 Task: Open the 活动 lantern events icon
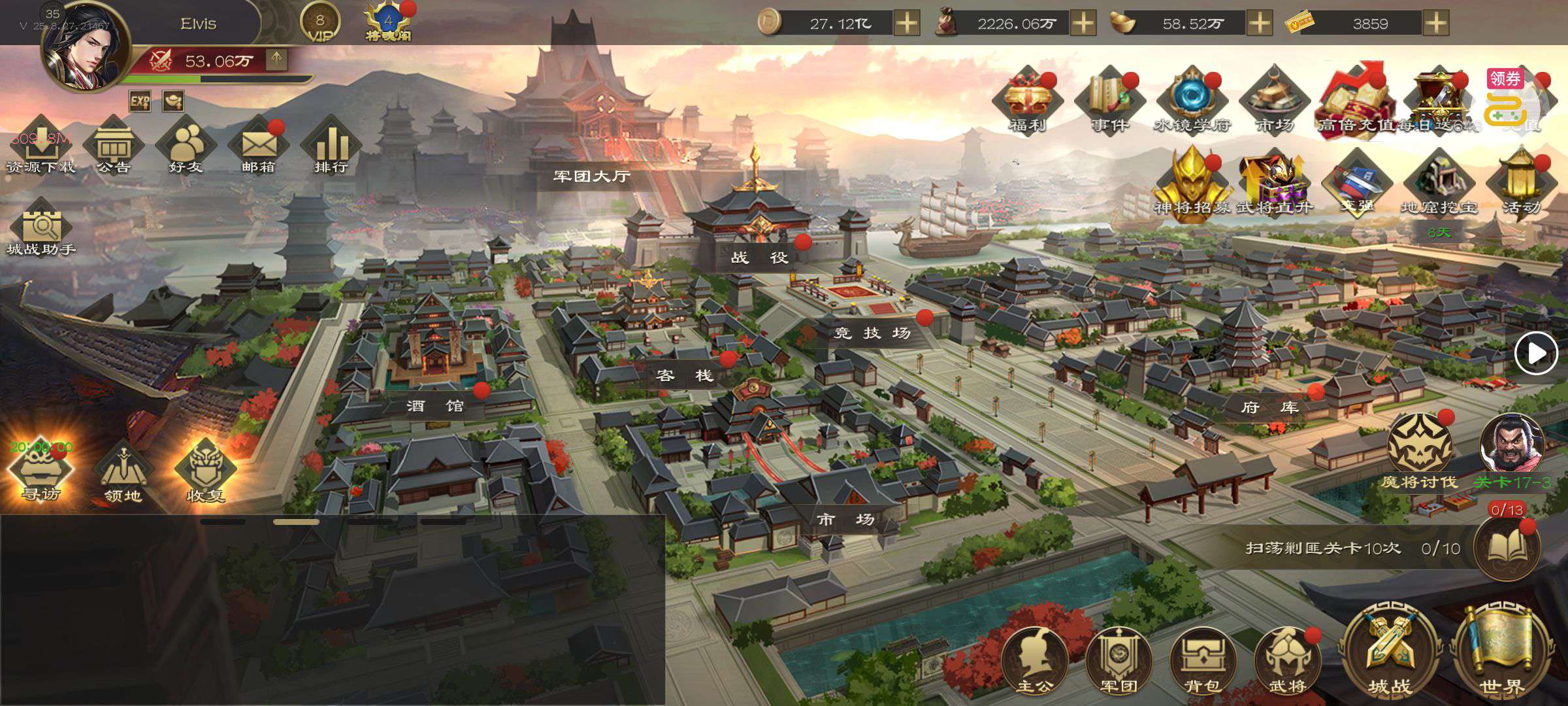click(x=1521, y=183)
